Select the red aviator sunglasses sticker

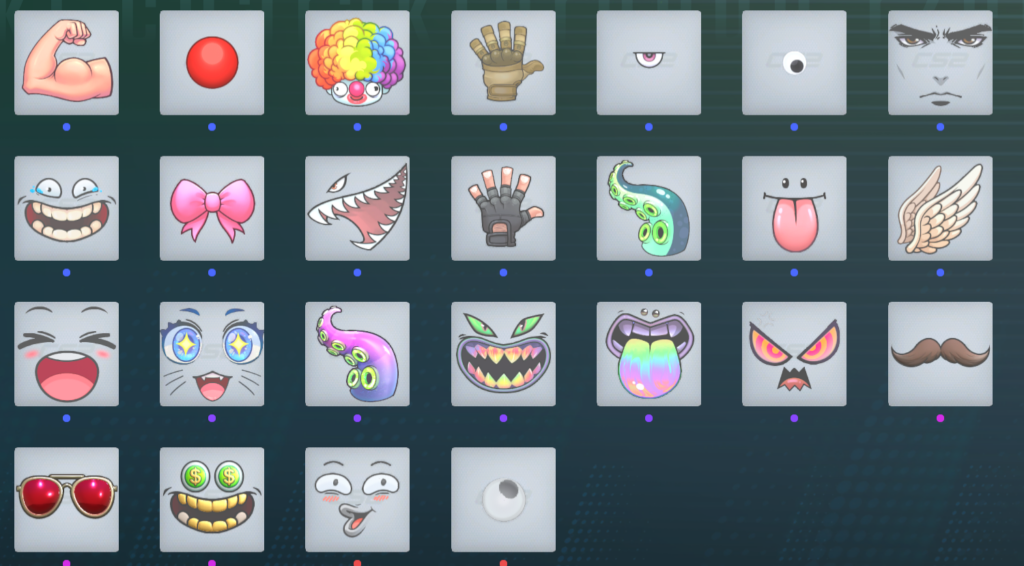pos(66,499)
